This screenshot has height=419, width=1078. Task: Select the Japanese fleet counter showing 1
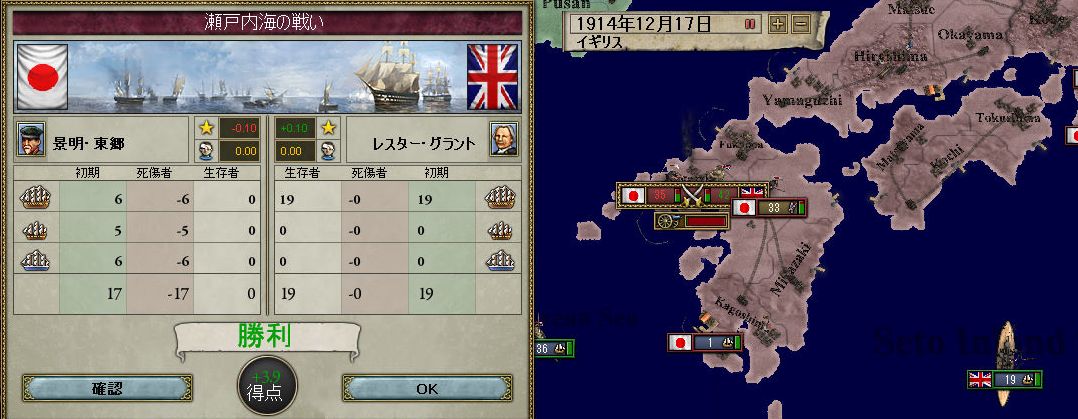[x=706, y=342]
